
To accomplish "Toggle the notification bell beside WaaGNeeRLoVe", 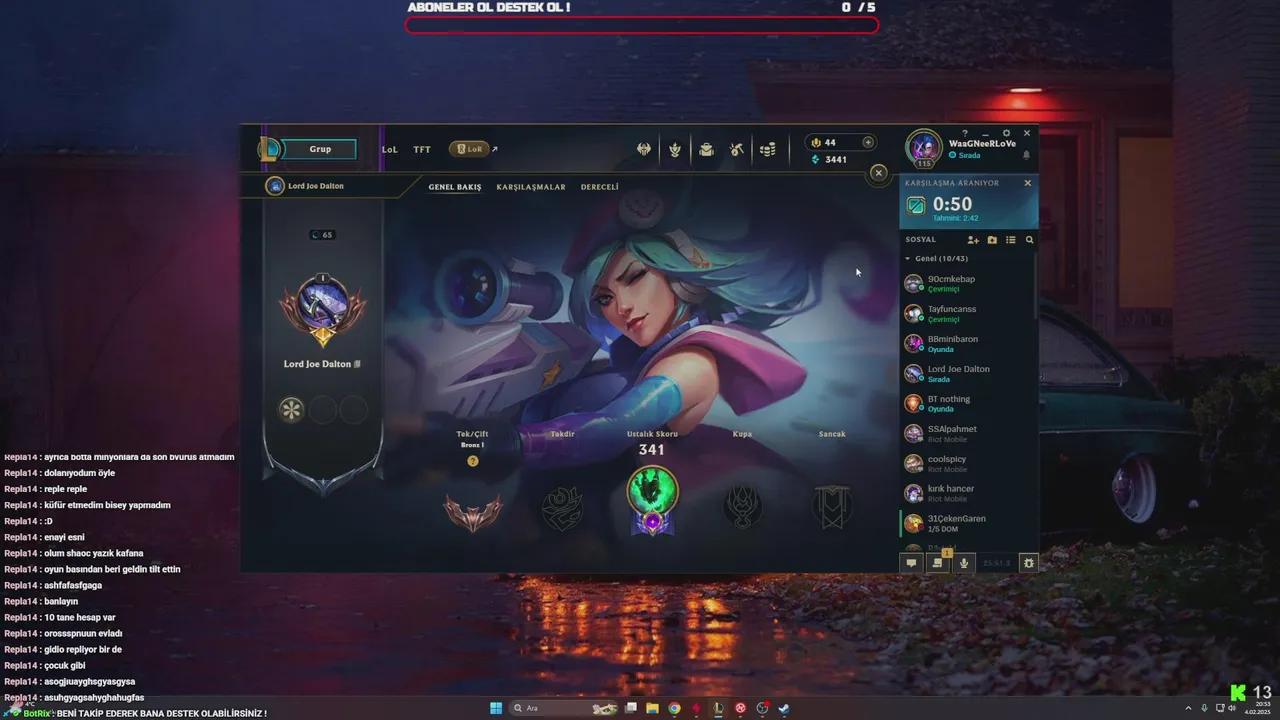I will tap(1027, 155).
